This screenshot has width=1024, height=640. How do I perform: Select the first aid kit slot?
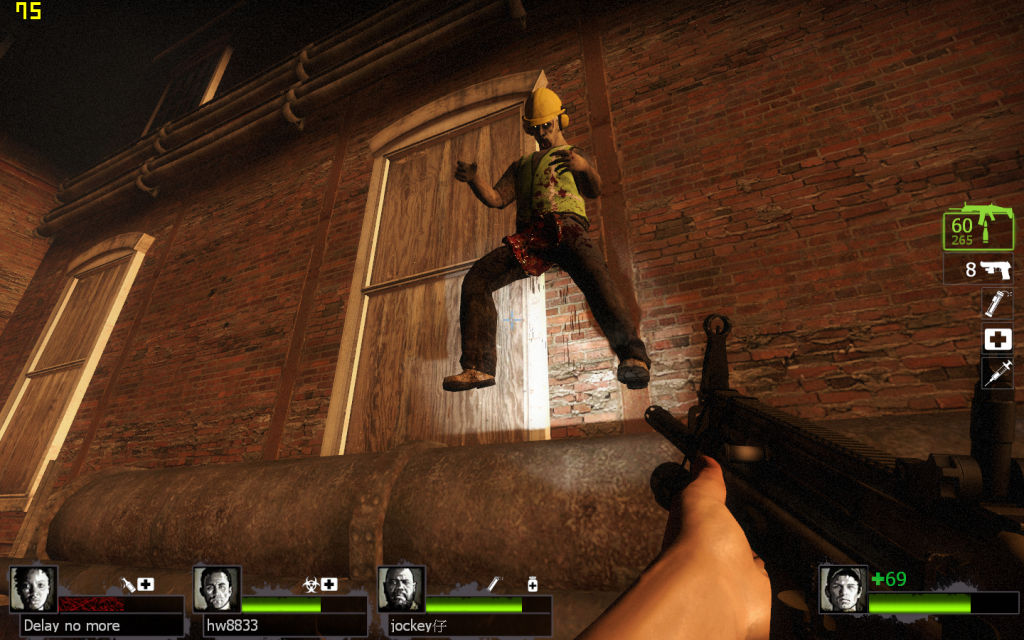997,339
